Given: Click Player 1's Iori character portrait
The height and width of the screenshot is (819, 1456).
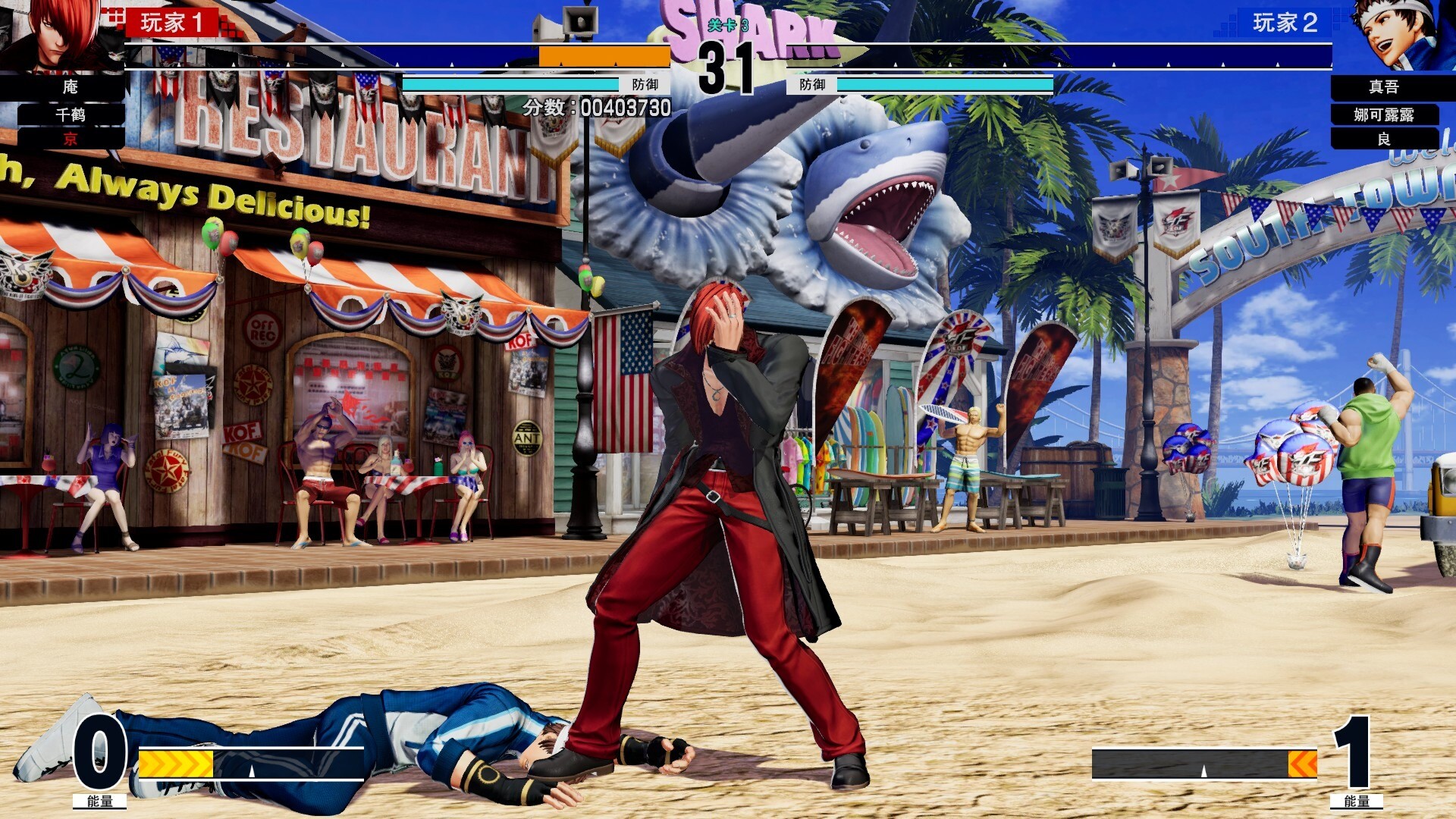Looking at the screenshot, I should (57, 34).
